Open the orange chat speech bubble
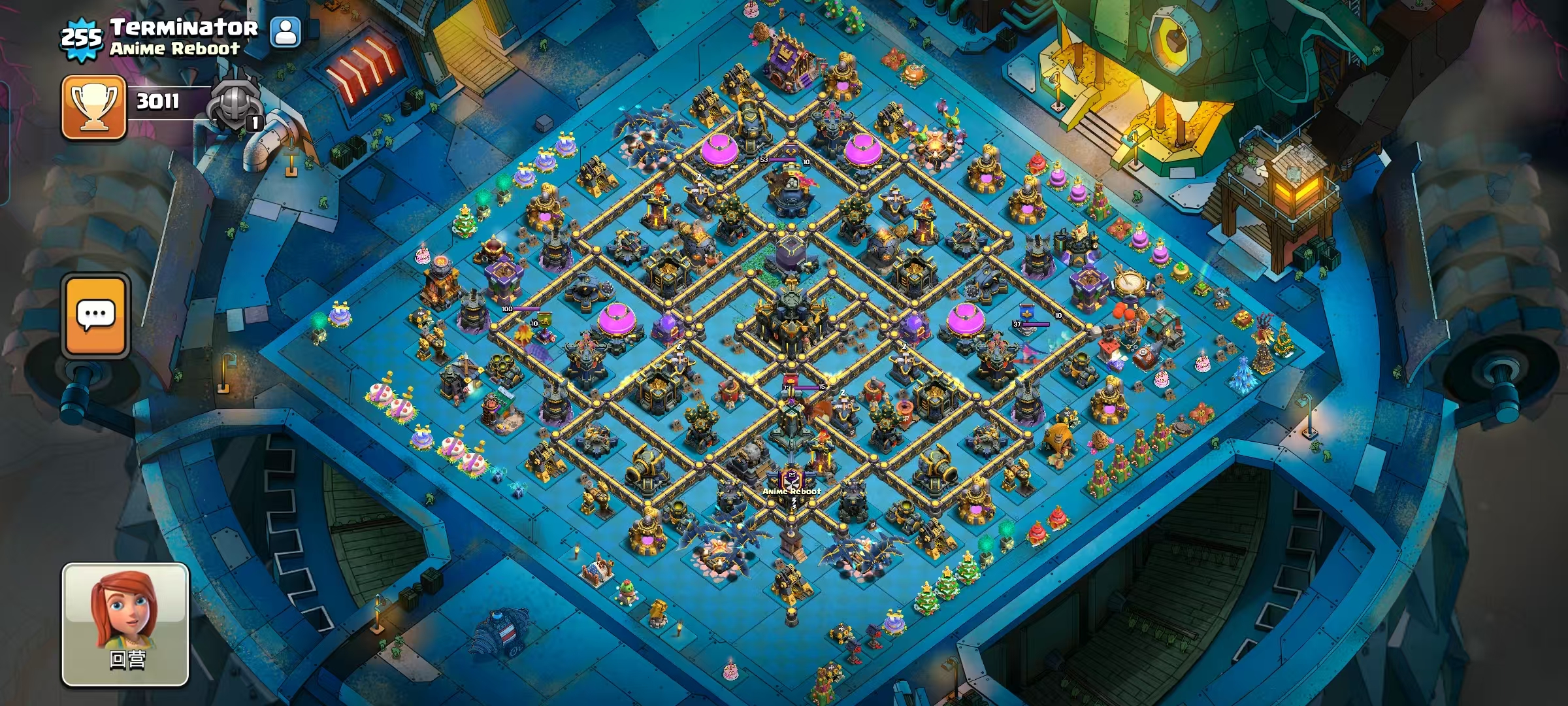The height and width of the screenshot is (706, 1568). click(x=96, y=316)
